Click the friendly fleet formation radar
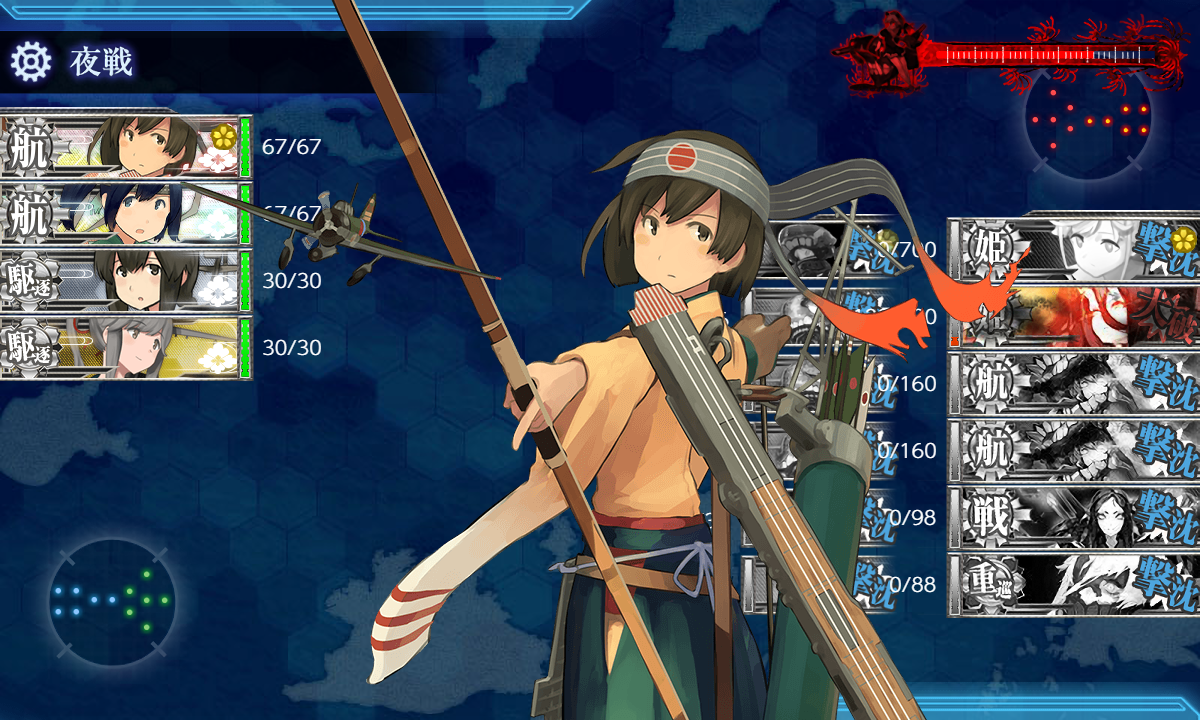 tap(111, 600)
